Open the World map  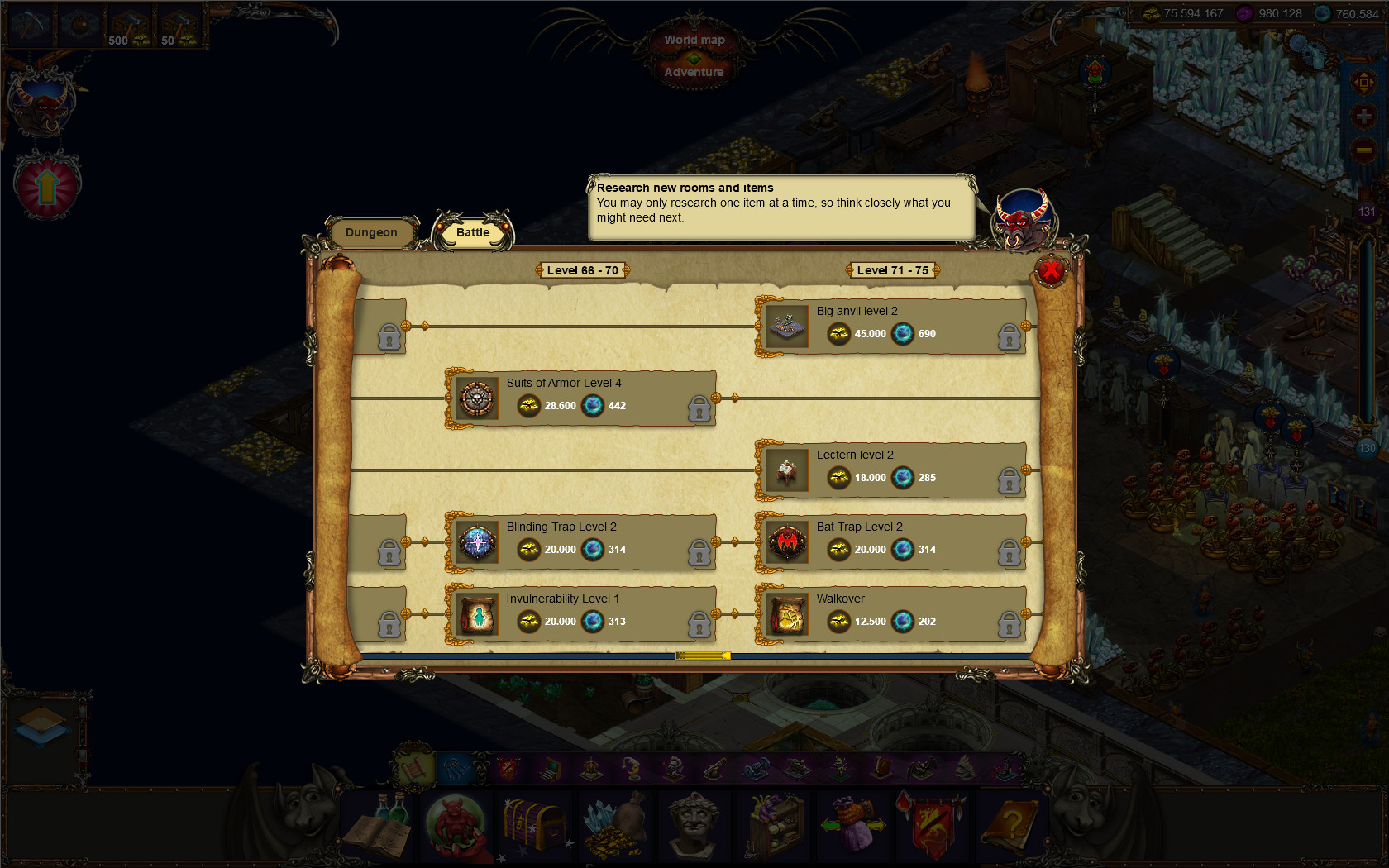coord(693,39)
